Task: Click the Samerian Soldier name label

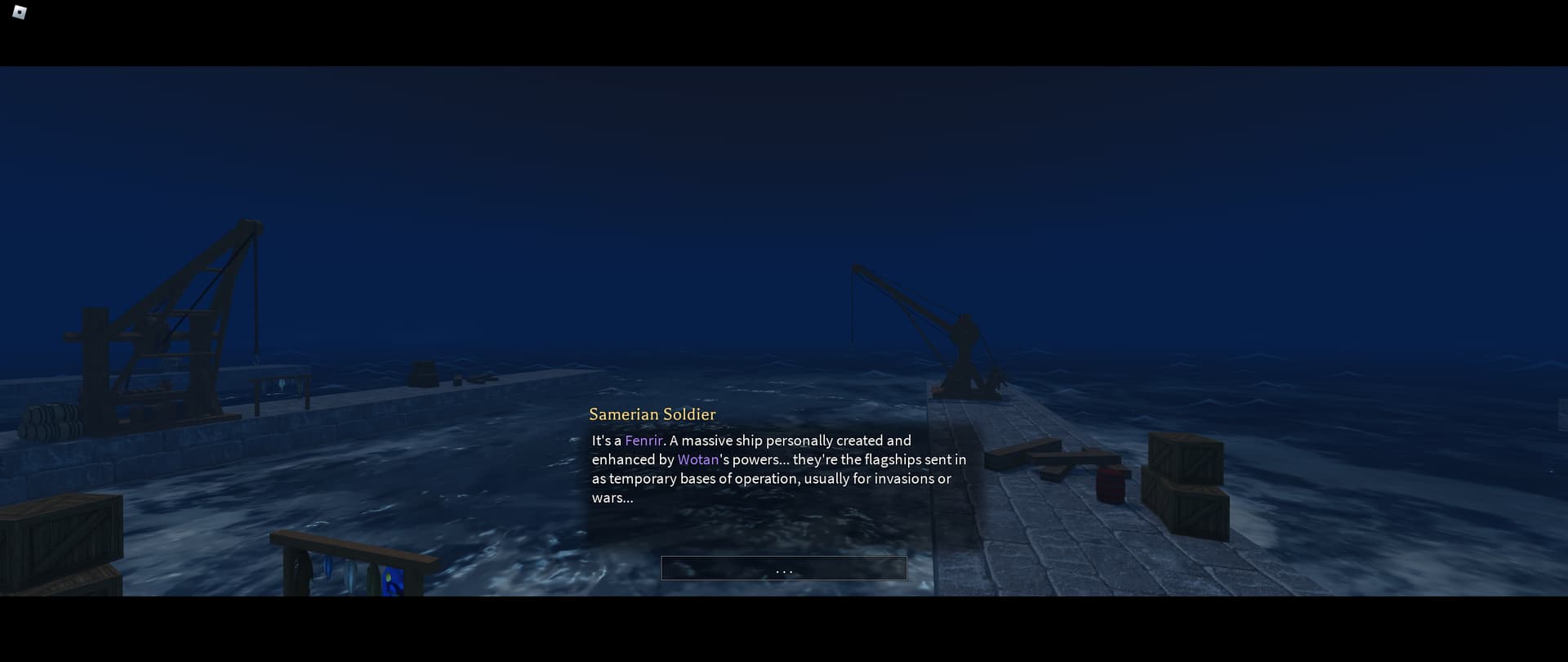Action: click(653, 414)
